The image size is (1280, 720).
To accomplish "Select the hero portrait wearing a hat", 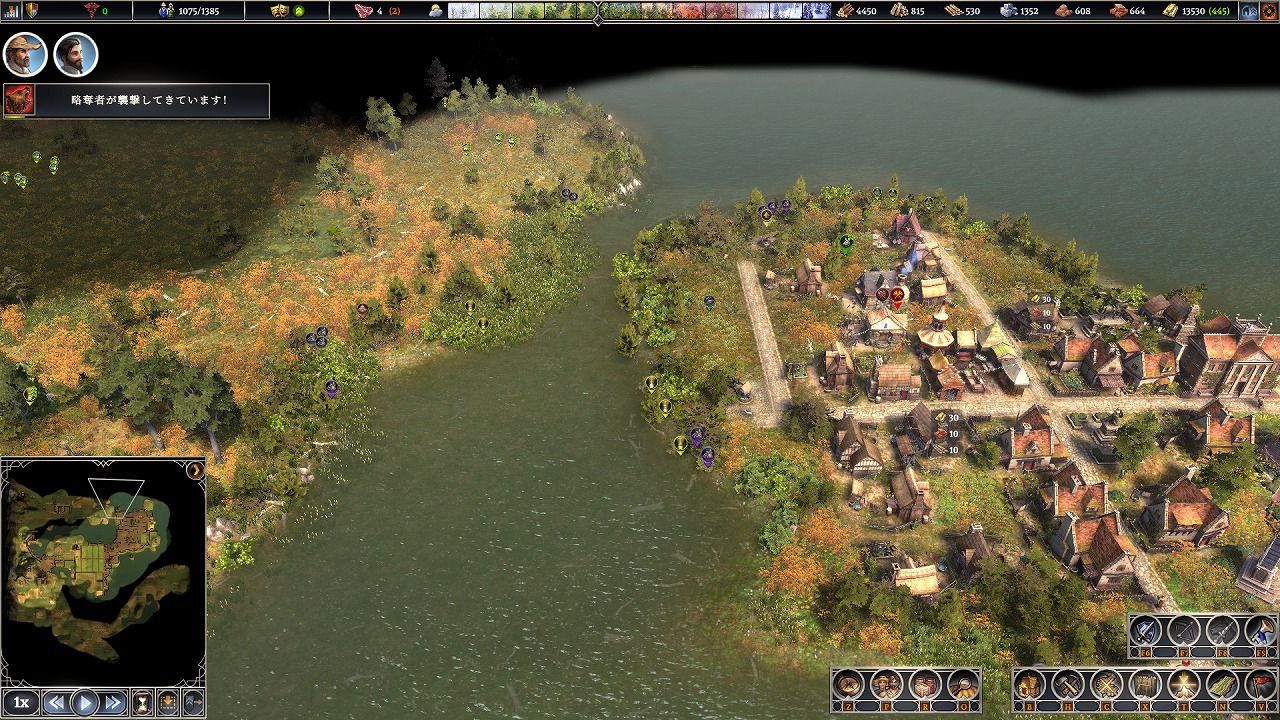I will tap(25, 54).
